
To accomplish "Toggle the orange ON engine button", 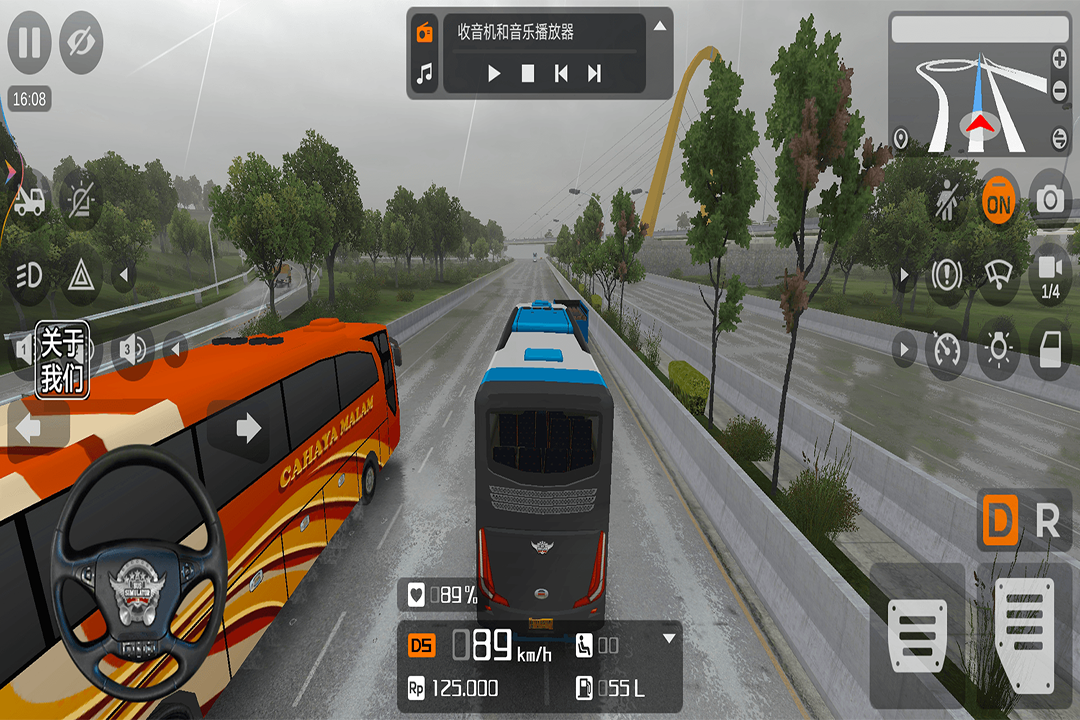I will coord(998,201).
